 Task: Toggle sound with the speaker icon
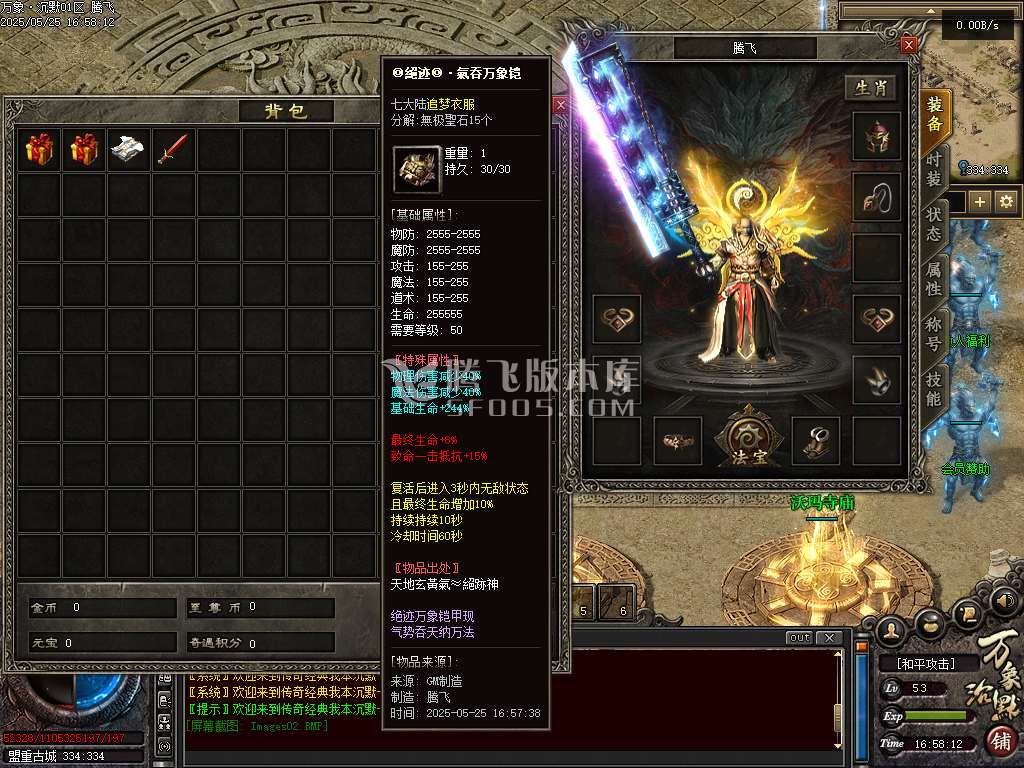pyautogui.click(x=1004, y=602)
